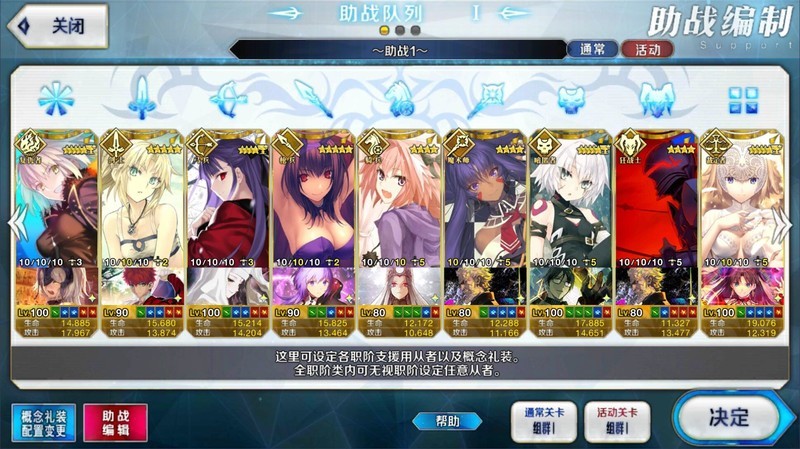This screenshot has height=449, width=800.
Task: Switch to the 活动 support tab
Action: click(647, 48)
